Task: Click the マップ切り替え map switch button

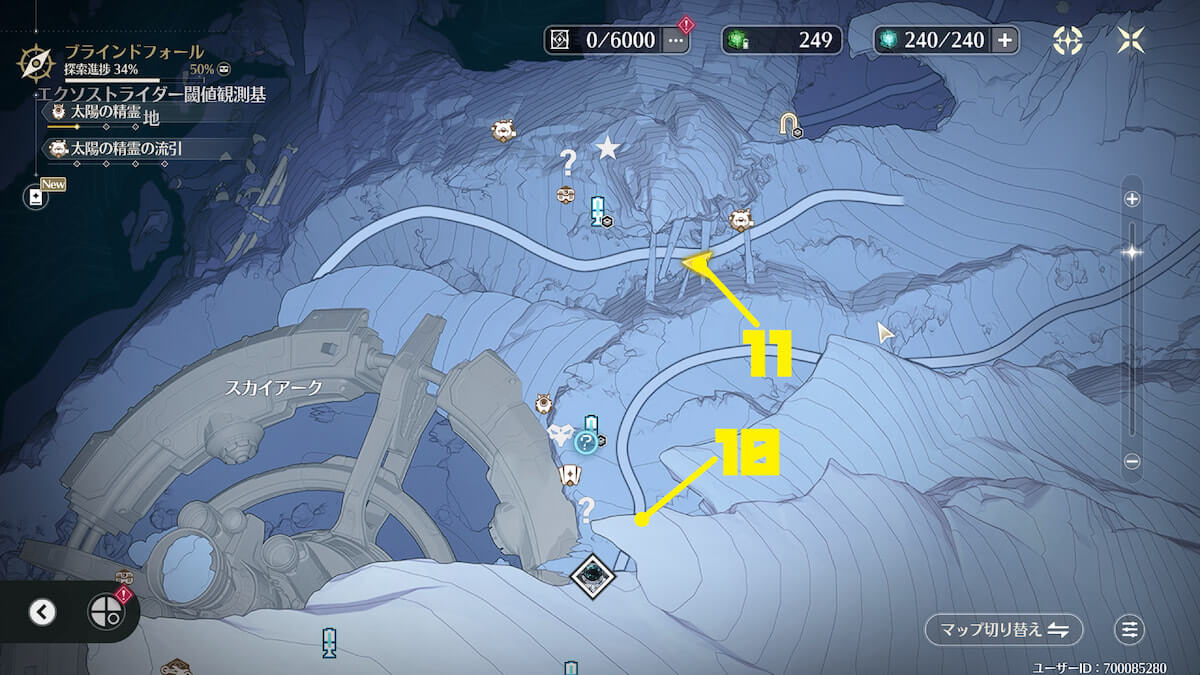Action: 1004,629
